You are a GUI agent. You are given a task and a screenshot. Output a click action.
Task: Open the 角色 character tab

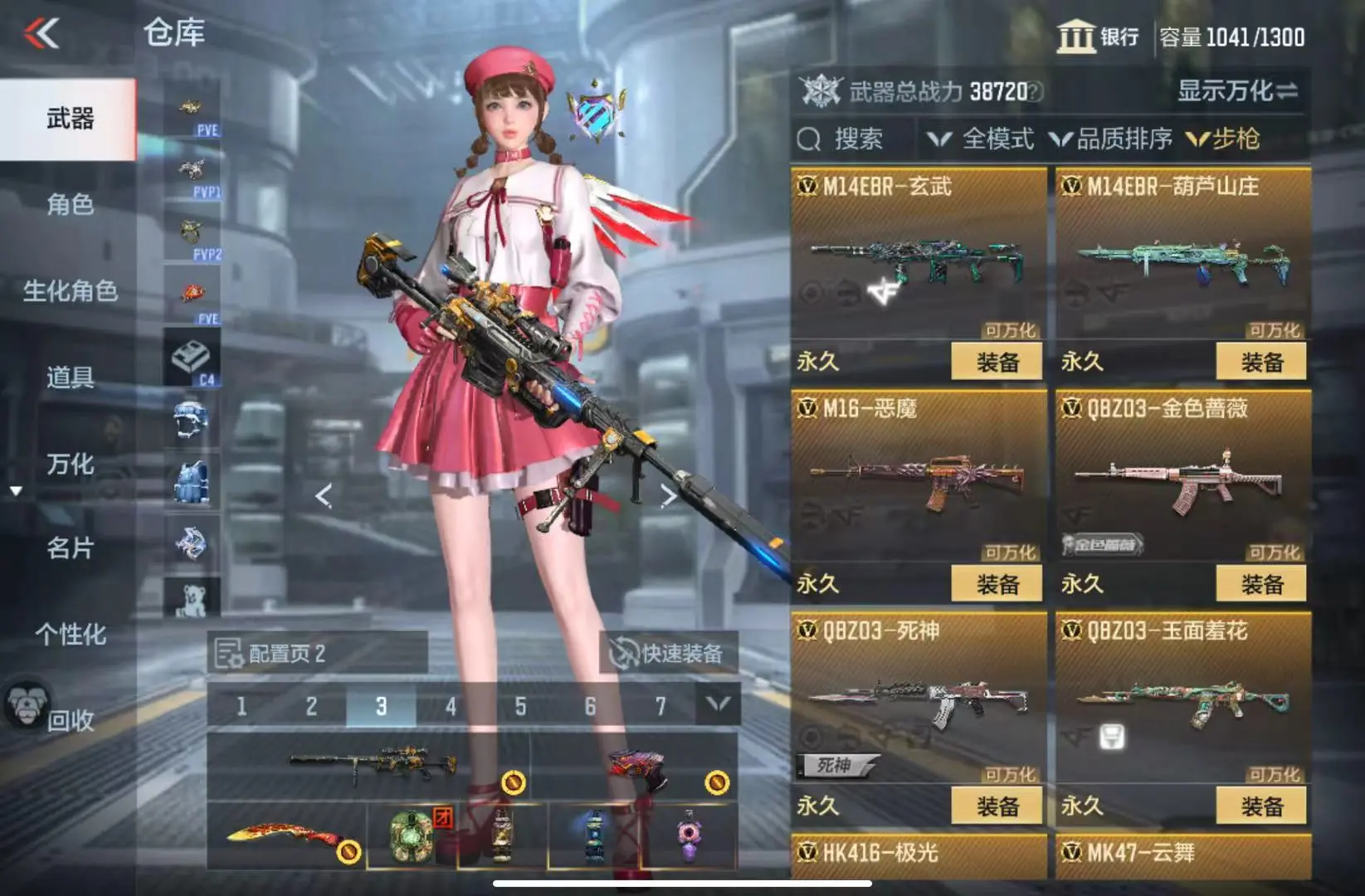(70, 204)
